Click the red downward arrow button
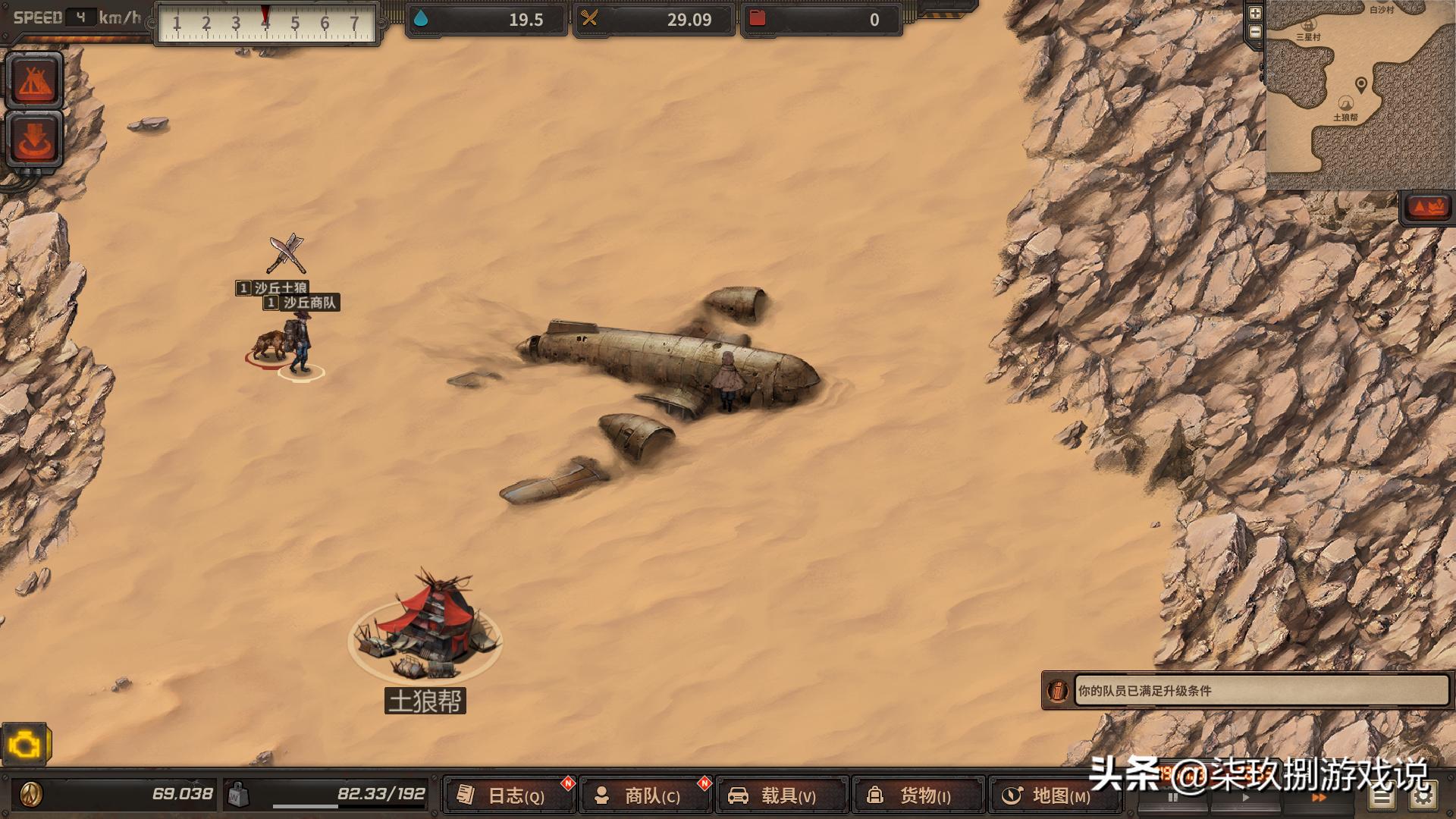Screen dimensions: 1456x819 coord(34,139)
